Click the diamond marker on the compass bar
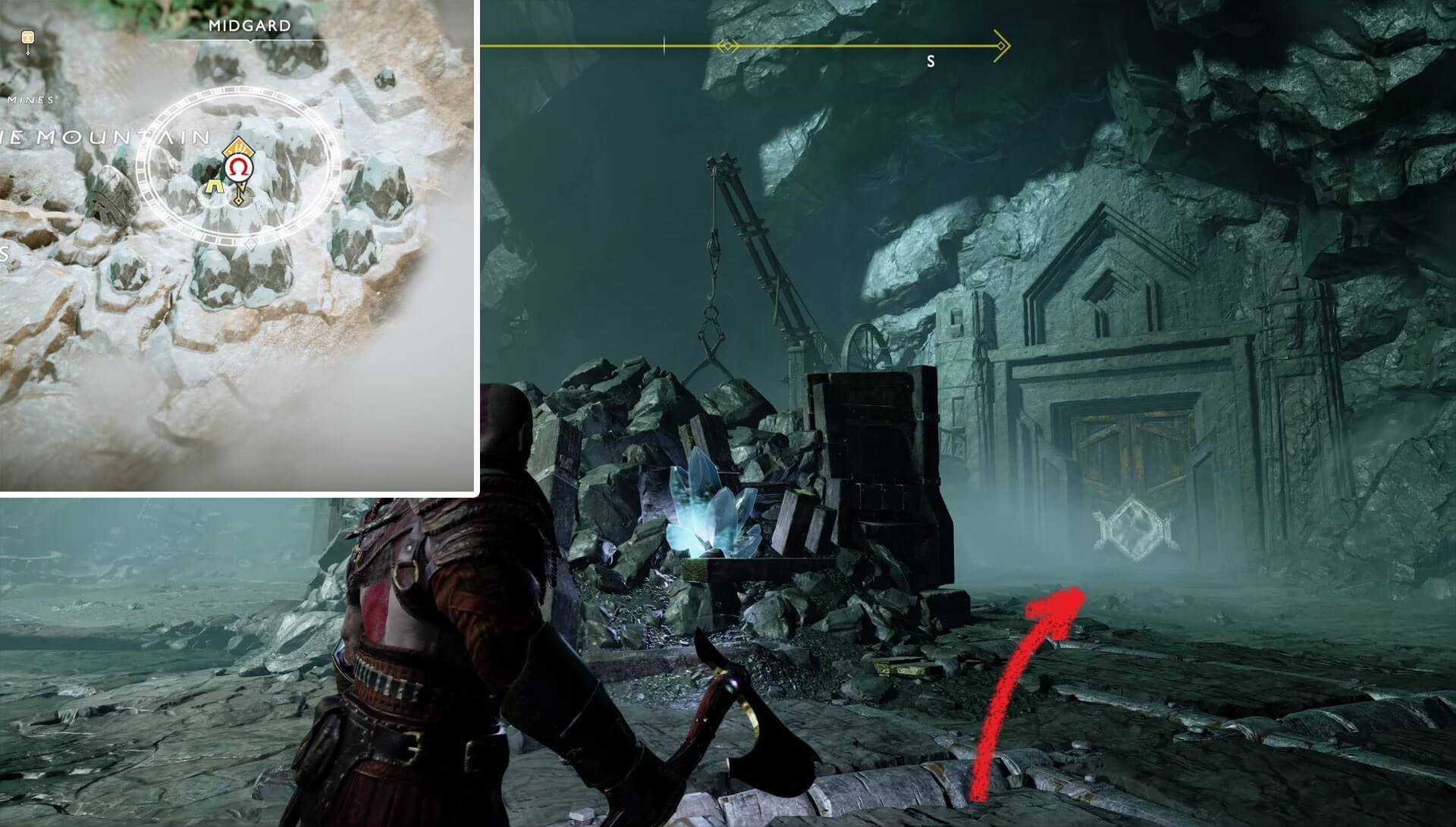 [726, 47]
